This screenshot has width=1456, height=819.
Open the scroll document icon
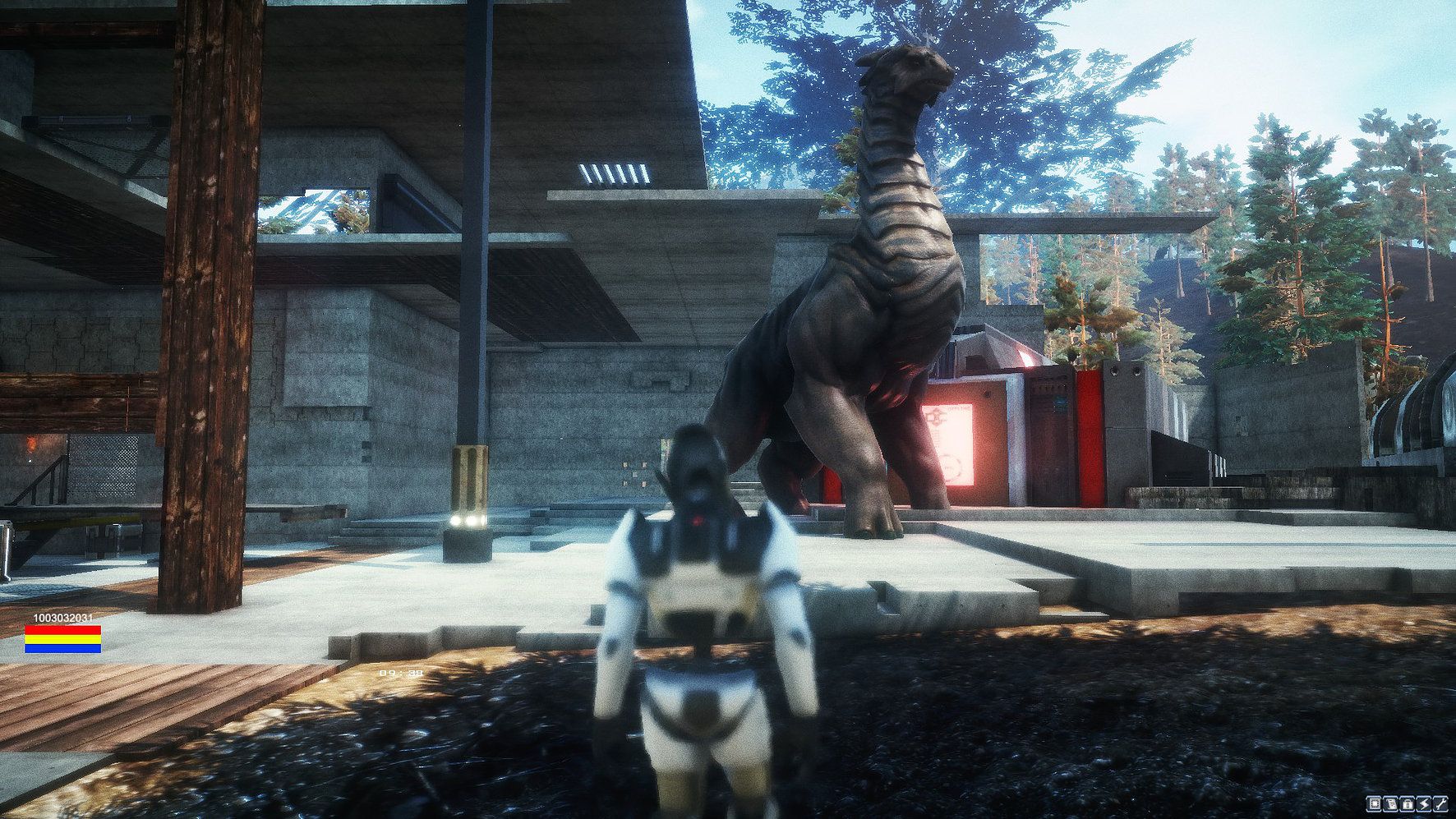click(1391, 803)
